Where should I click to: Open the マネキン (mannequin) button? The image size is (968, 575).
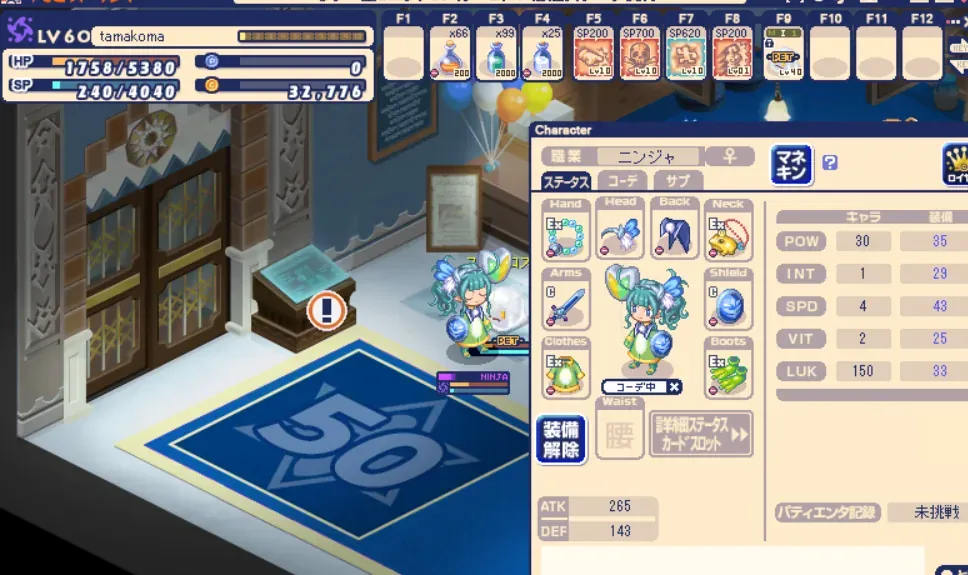tap(791, 165)
